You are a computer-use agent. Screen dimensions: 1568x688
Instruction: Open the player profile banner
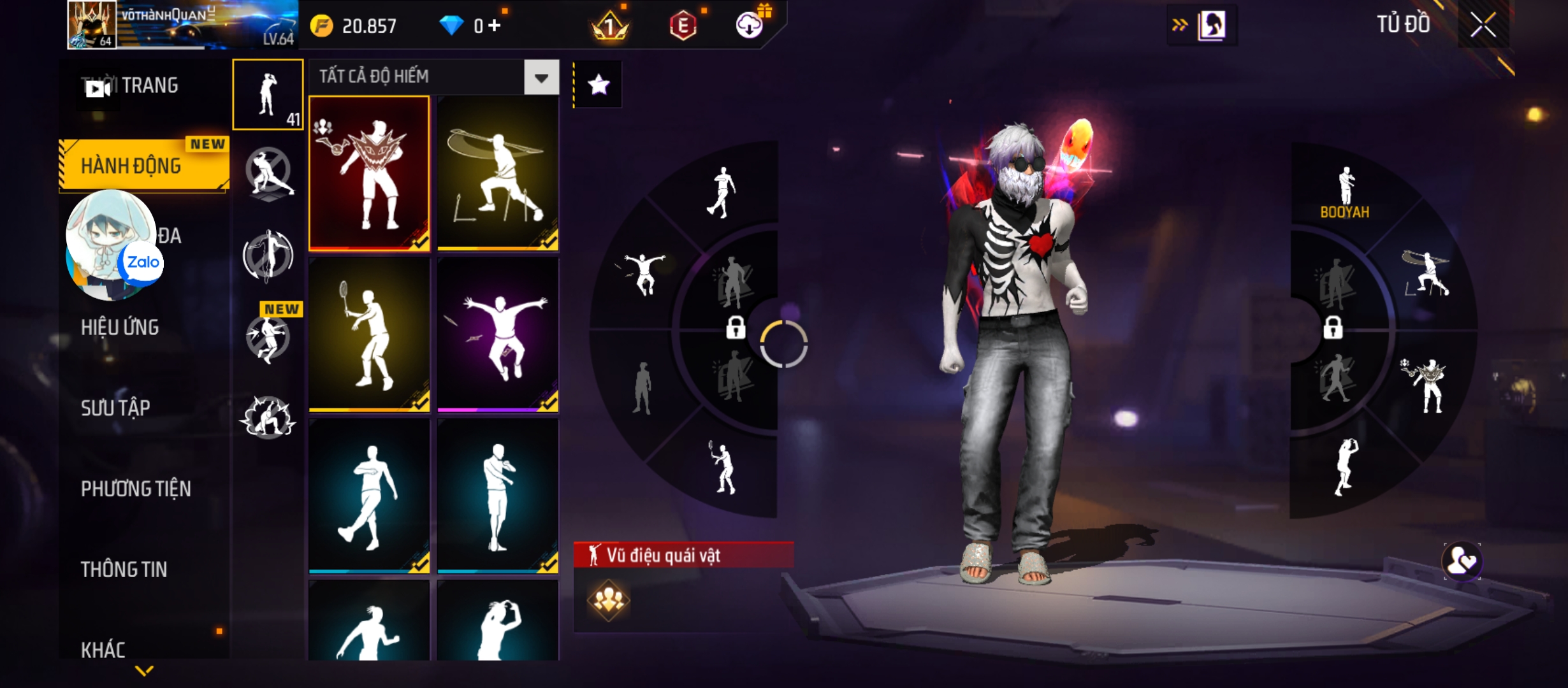click(x=182, y=25)
